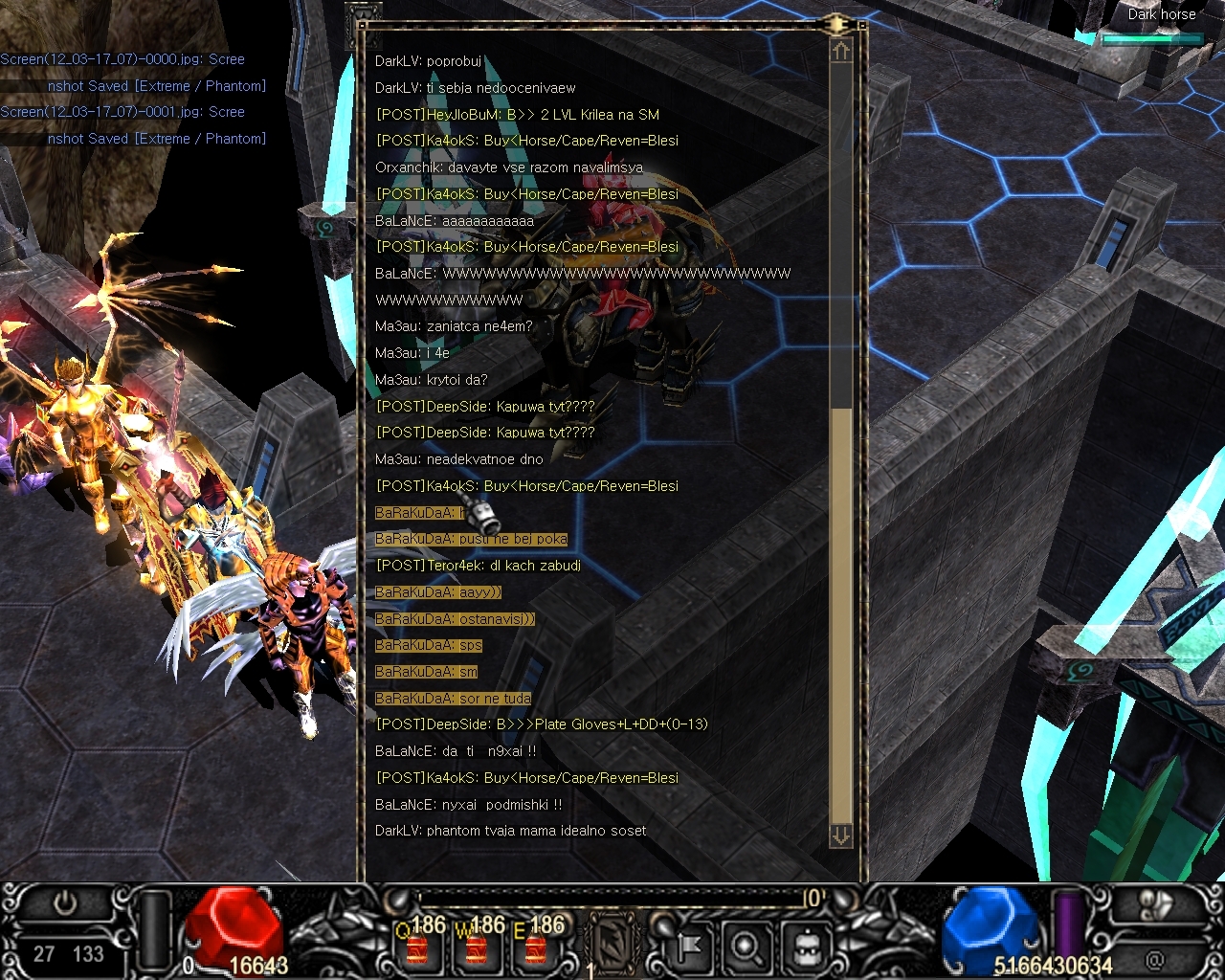Open the flag icon menu

688,947
